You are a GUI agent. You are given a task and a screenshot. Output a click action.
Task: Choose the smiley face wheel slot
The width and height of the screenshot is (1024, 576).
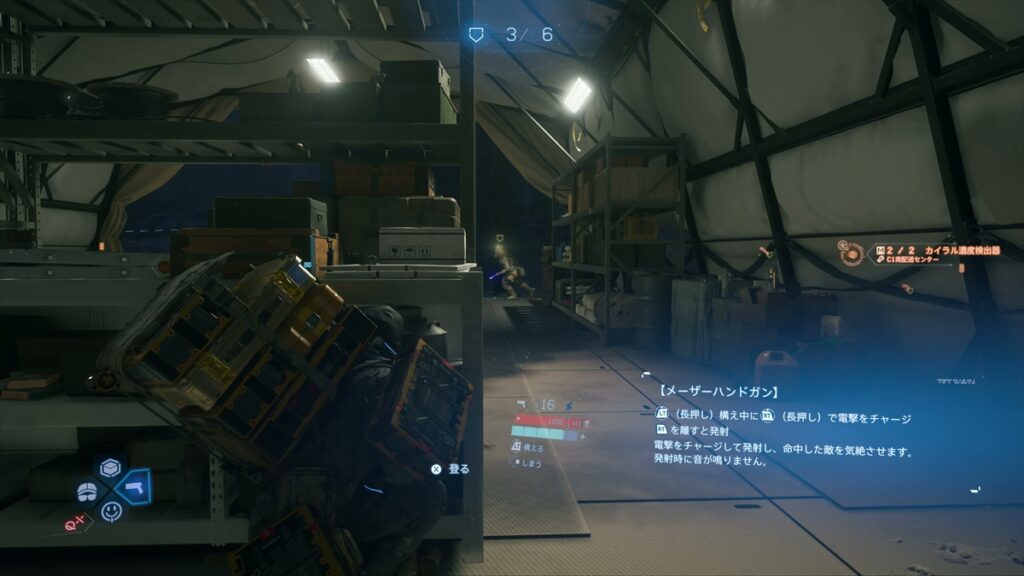110,512
